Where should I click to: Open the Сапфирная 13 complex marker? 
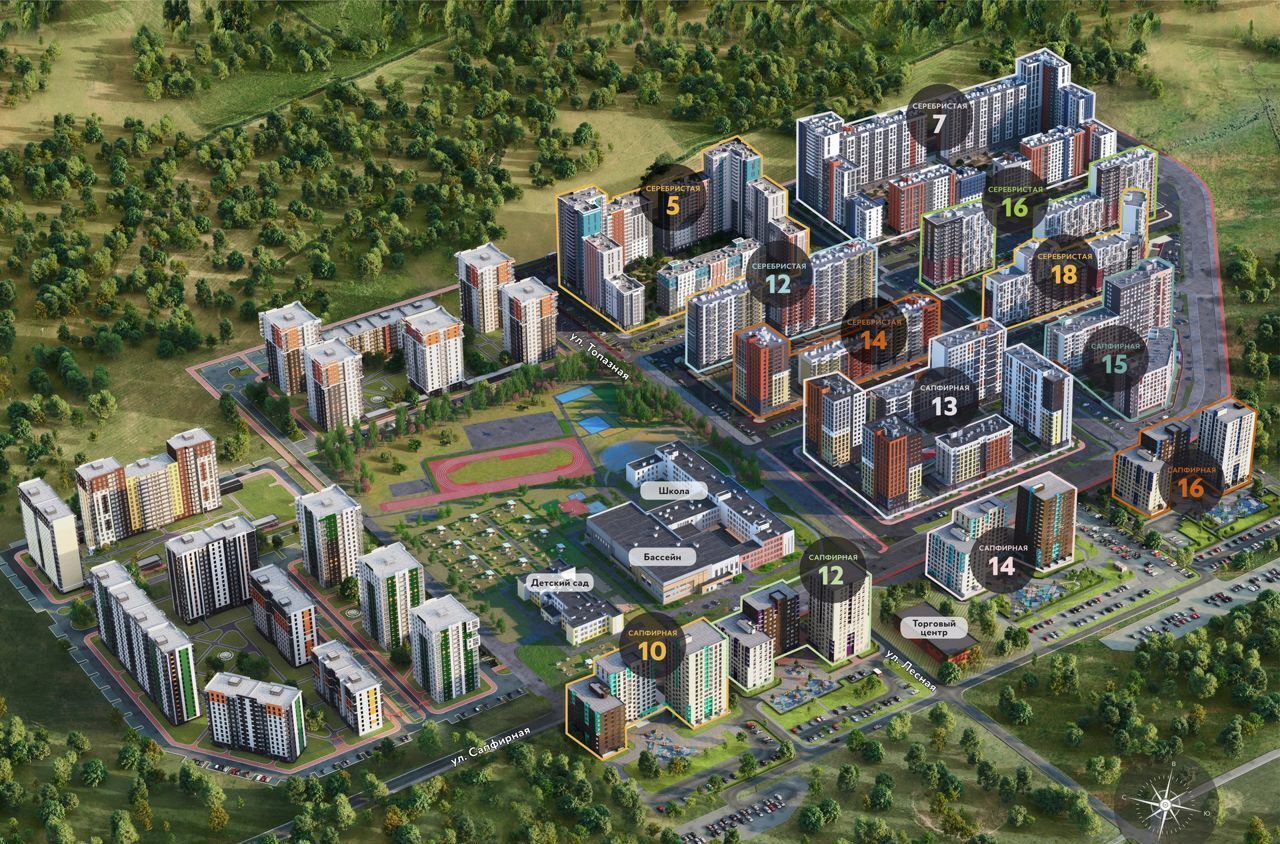point(943,398)
